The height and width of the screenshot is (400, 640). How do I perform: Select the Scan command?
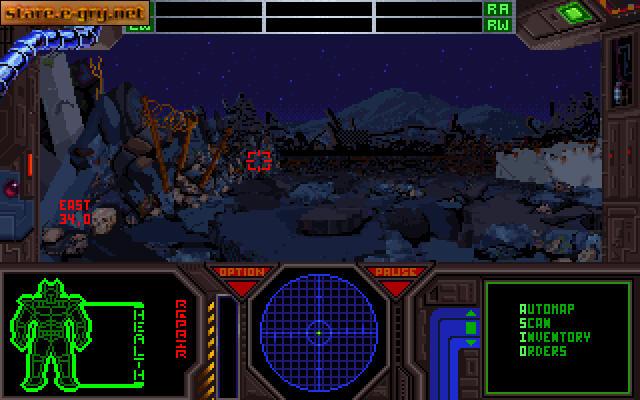(532, 323)
